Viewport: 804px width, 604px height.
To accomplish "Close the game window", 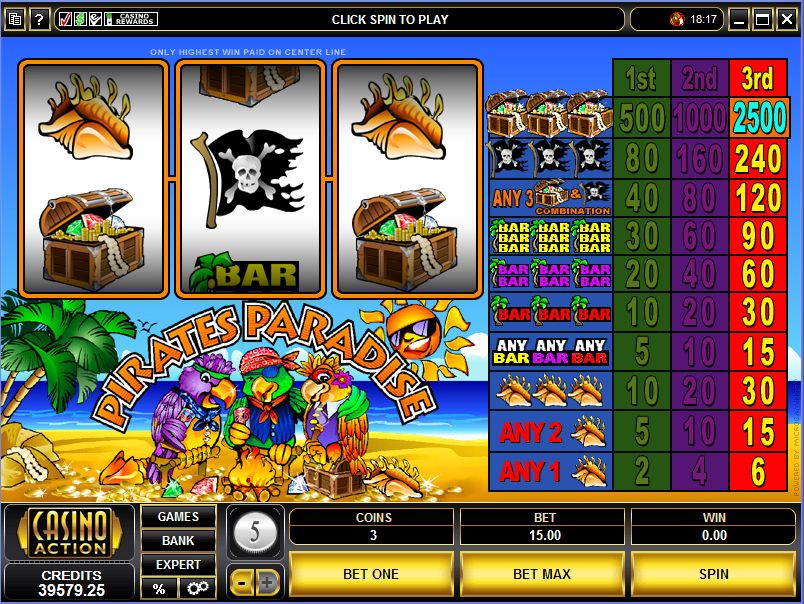I will (x=786, y=19).
